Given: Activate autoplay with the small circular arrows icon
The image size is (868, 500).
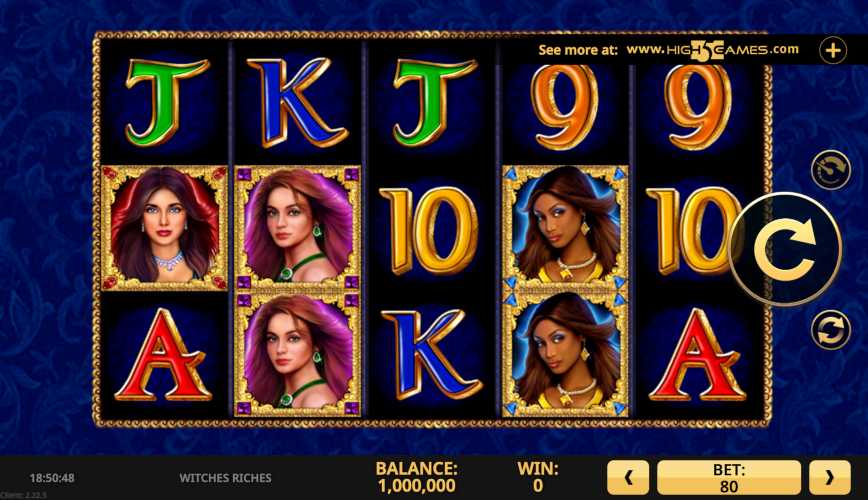Looking at the screenshot, I should click(831, 329).
